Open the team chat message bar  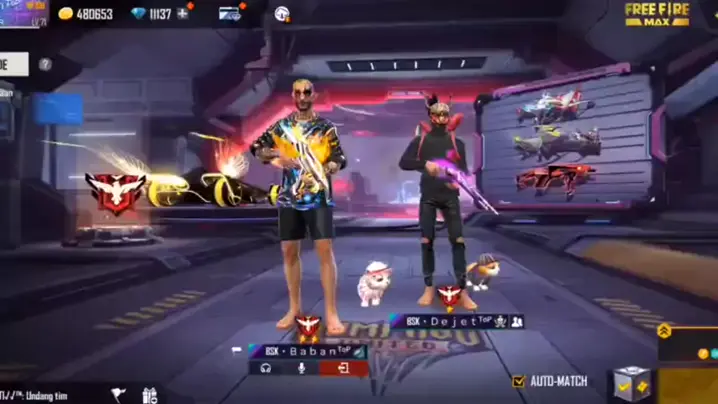coord(40,396)
